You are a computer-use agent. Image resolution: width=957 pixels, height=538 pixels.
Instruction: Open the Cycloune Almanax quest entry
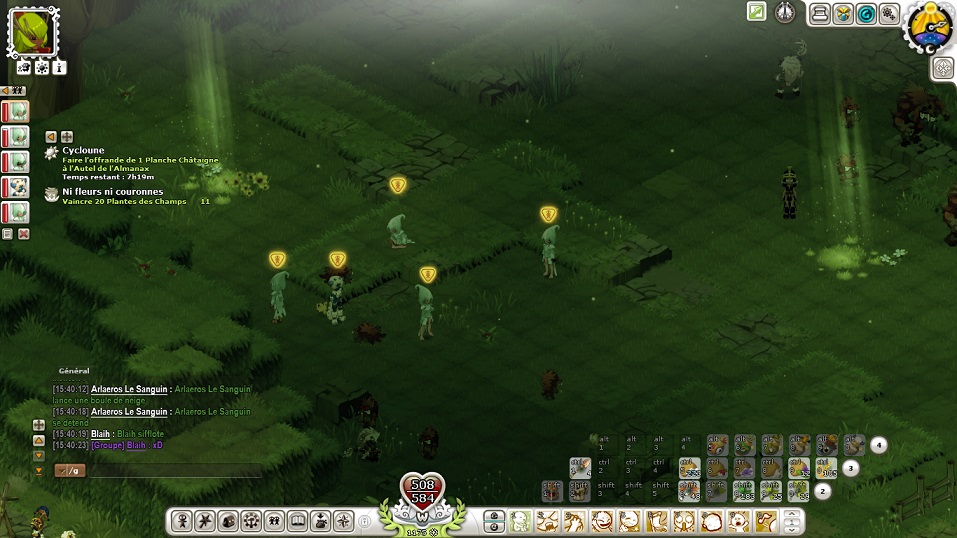[83, 151]
